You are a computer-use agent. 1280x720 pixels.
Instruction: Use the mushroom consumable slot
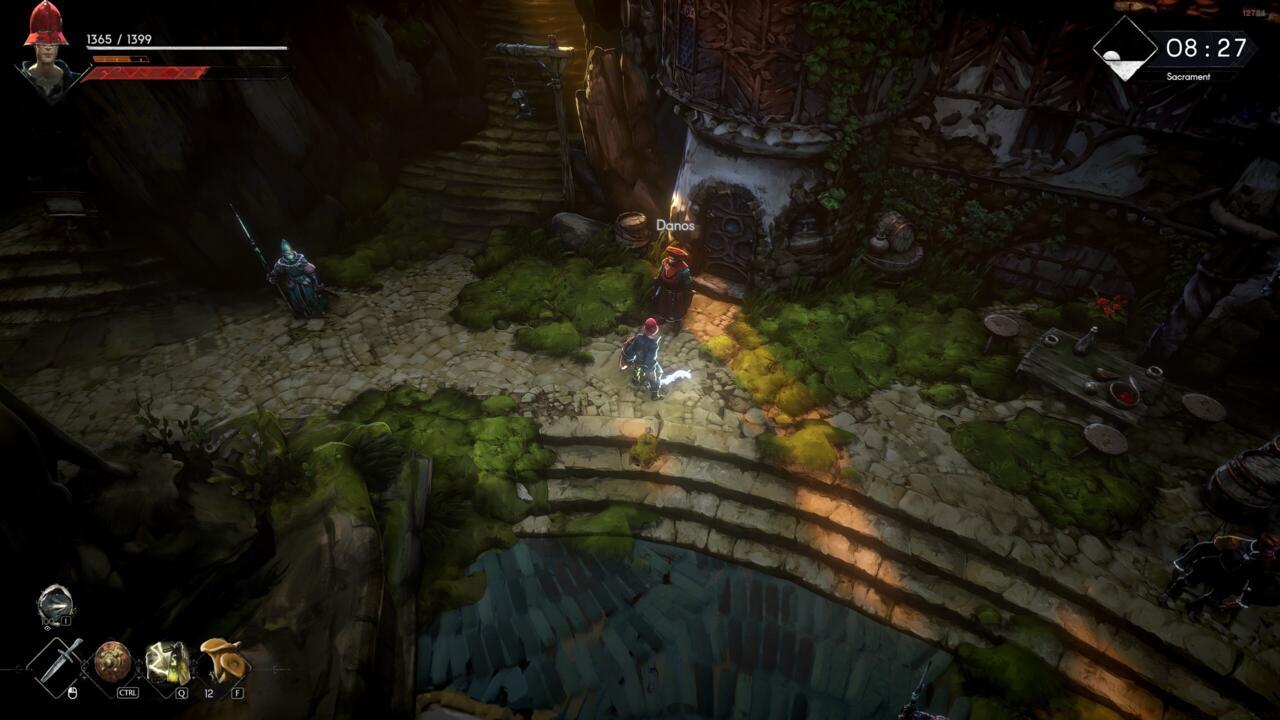tap(221, 659)
